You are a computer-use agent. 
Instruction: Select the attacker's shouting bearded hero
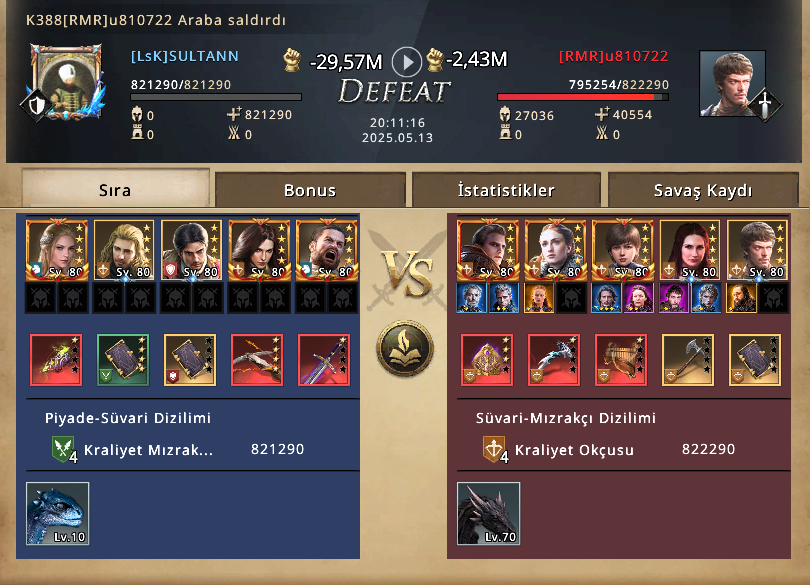[x=325, y=250]
